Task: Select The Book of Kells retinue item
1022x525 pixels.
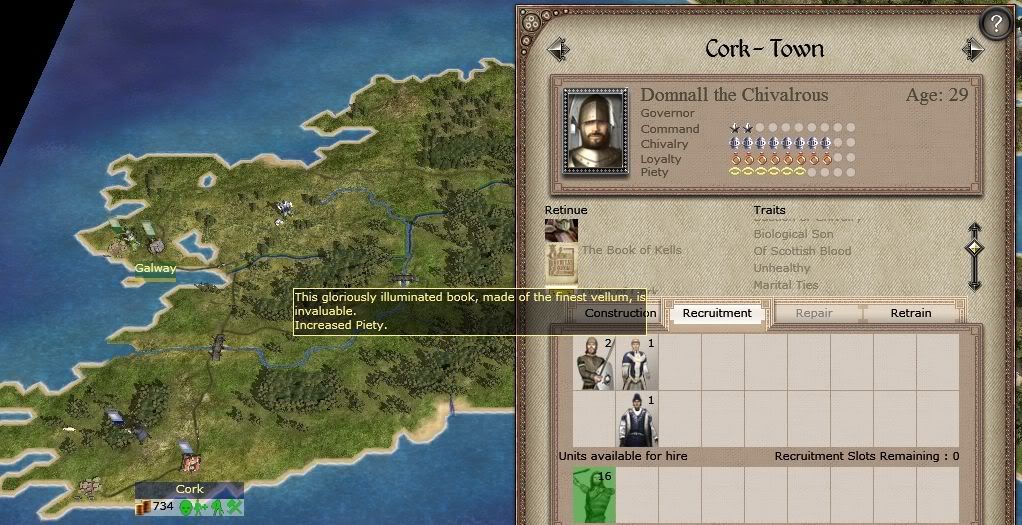Action: coord(561,260)
